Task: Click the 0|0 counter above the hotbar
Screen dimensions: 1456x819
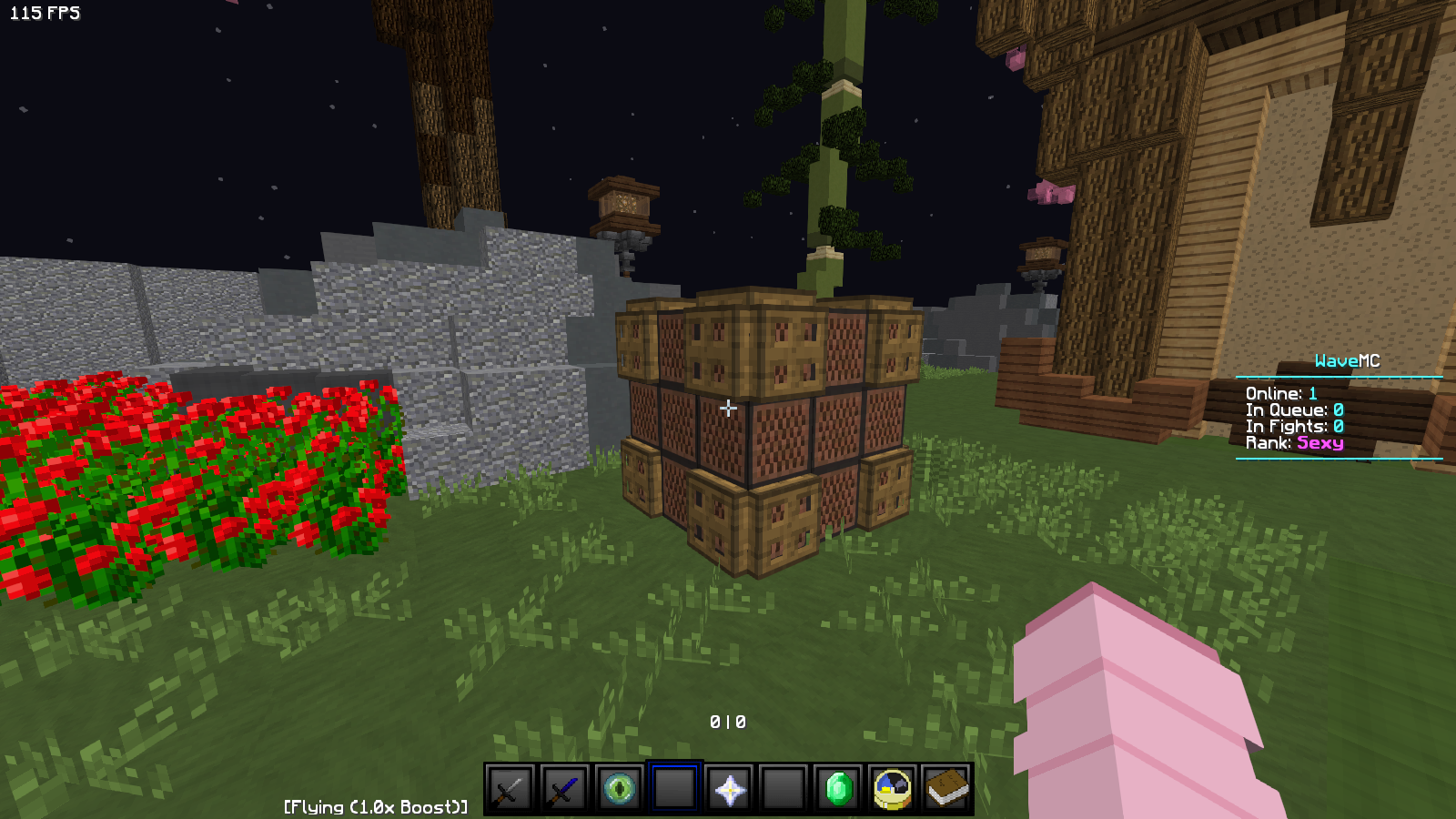Action: pos(726,722)
